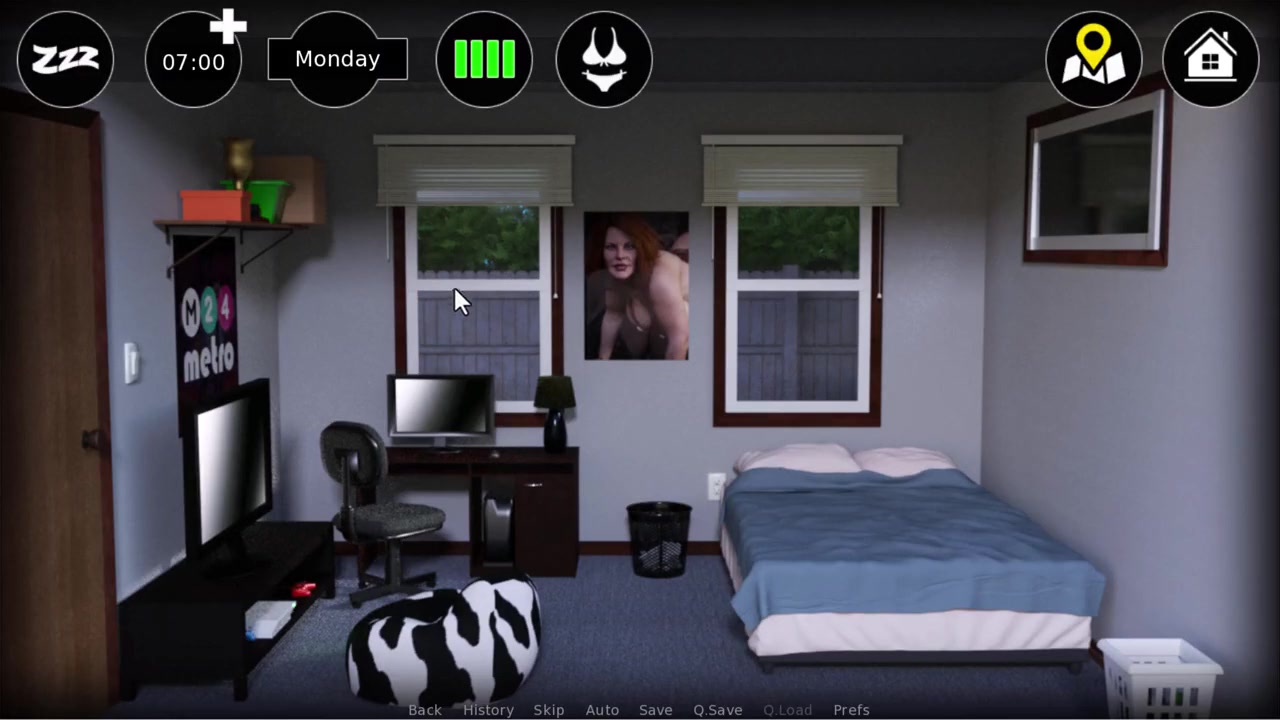The image size is (1280, 720).
Task: Go to the house home icon
Action: 1210,60
